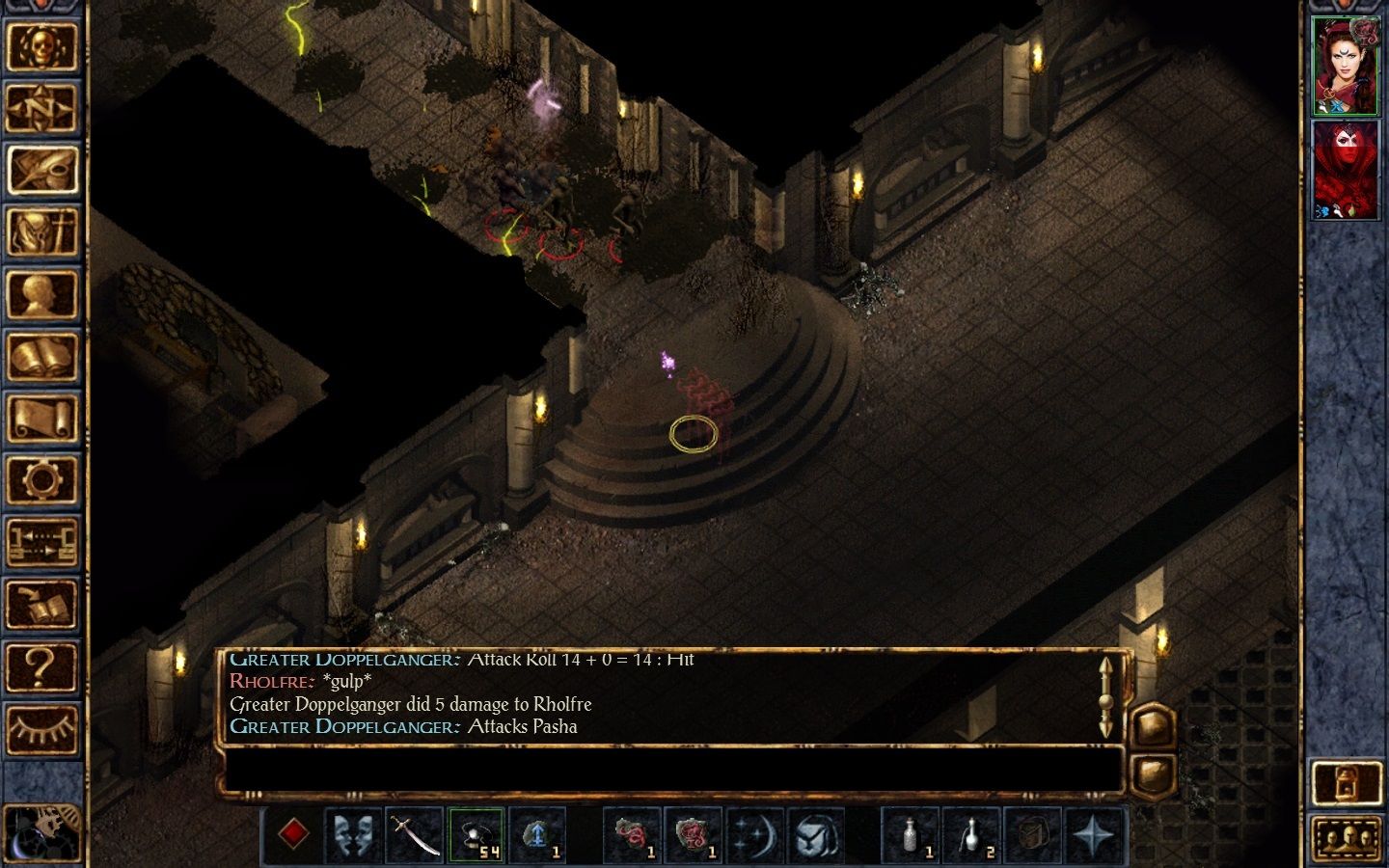Activate the red diamond guard action
This screenshot has width=1389, height=868.
click(294, 833)
